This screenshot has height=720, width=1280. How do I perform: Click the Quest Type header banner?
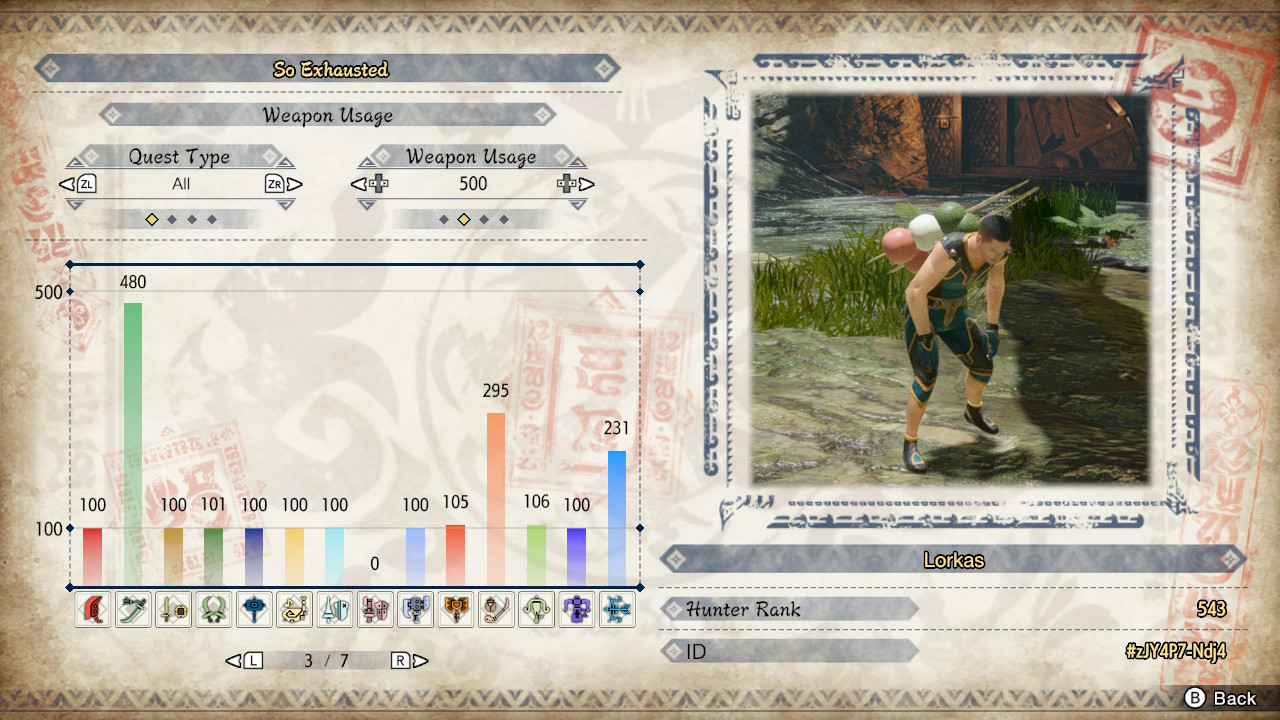[x=181, y=156]
